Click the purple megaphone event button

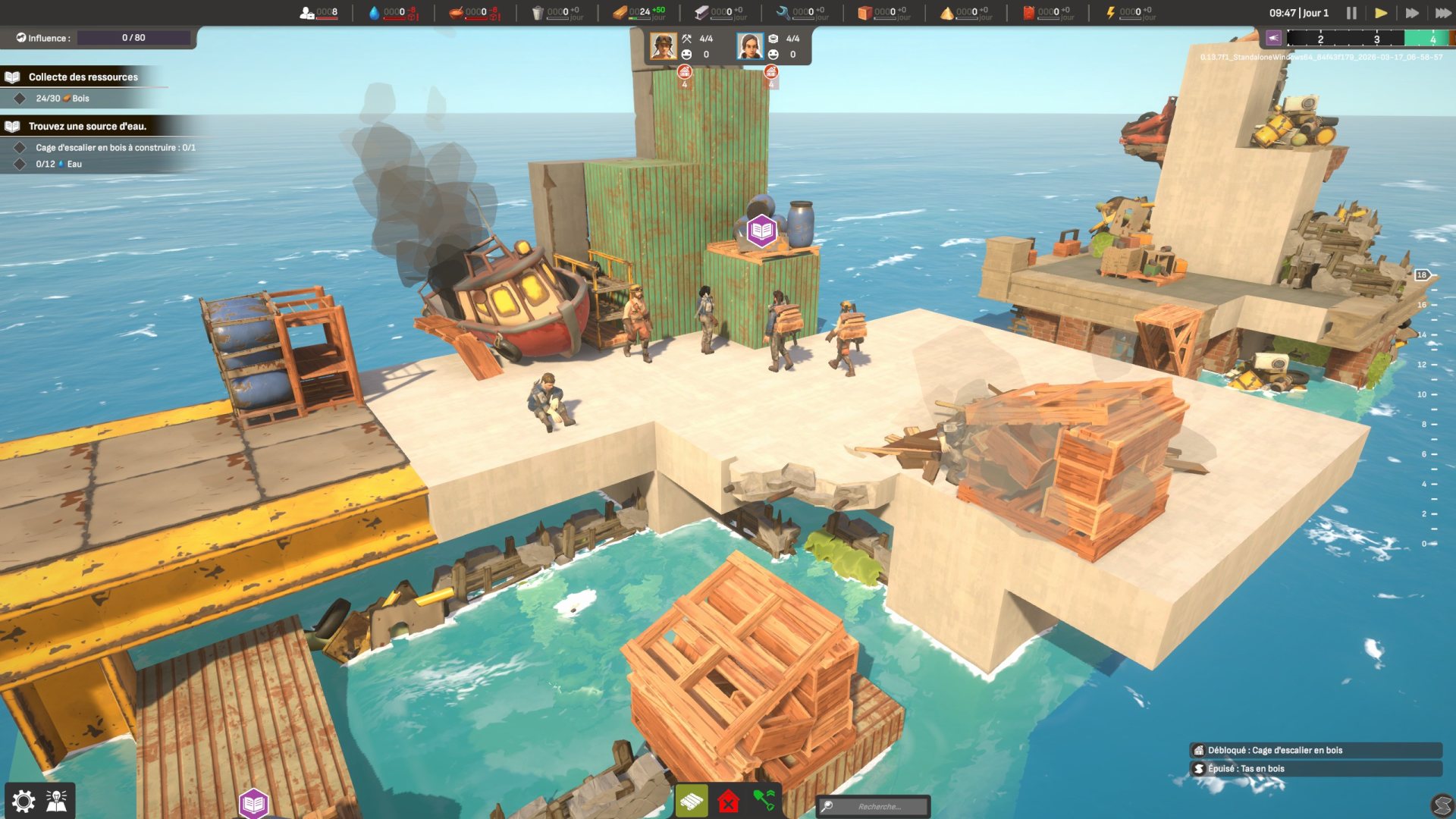point(1273,38)
